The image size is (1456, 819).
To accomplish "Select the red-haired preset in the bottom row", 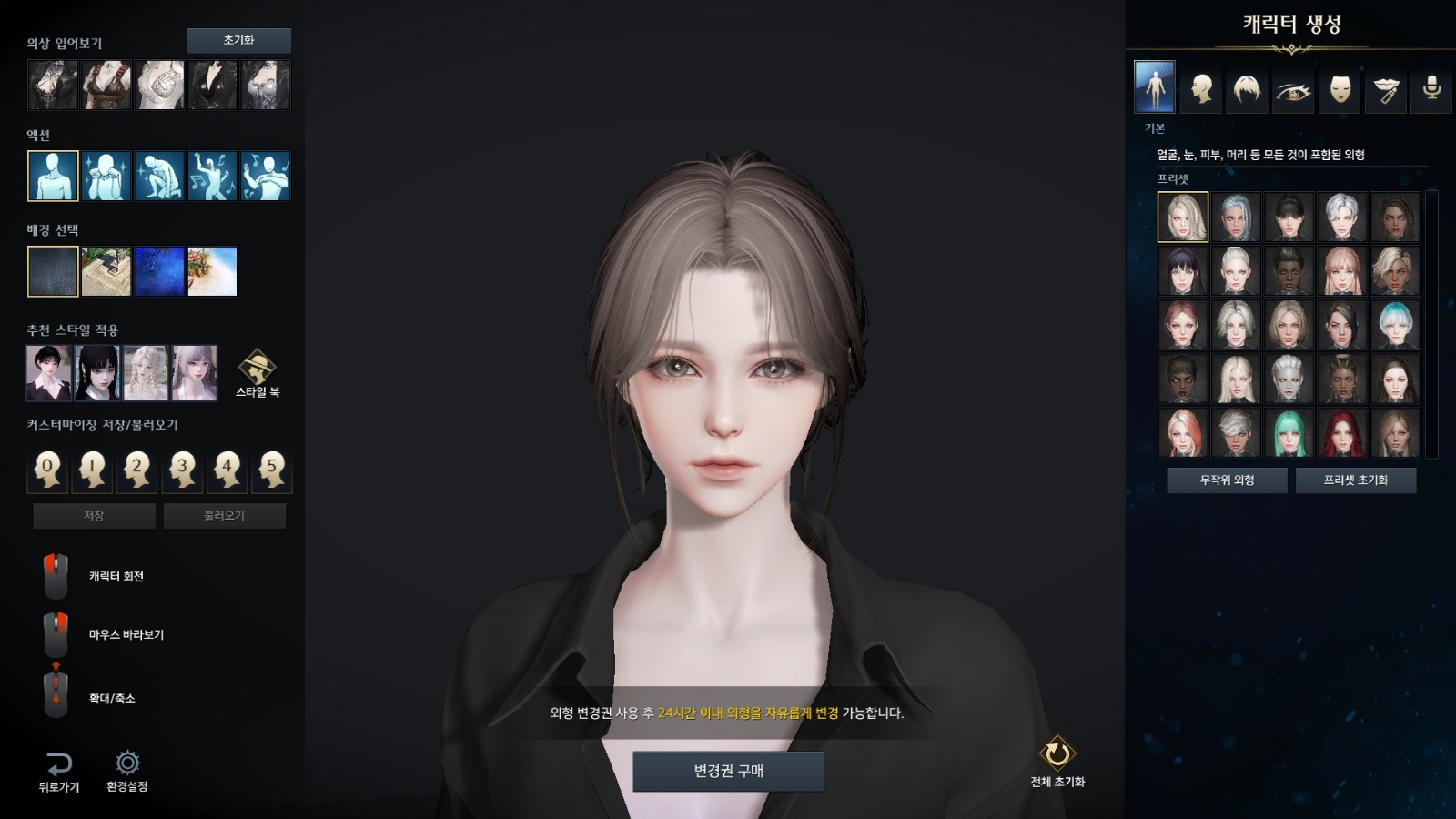I will point(1341,431).
